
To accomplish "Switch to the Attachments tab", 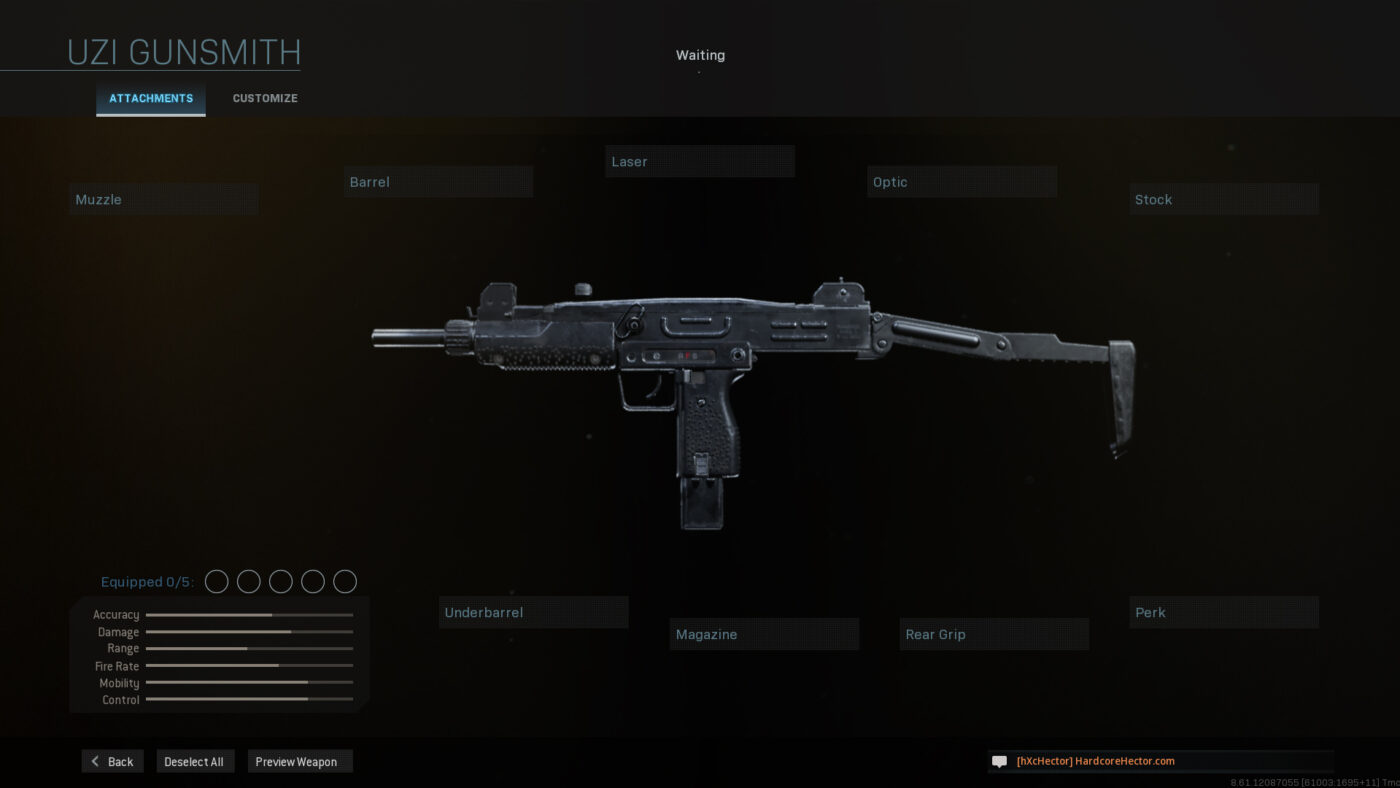I will point(150,98).
